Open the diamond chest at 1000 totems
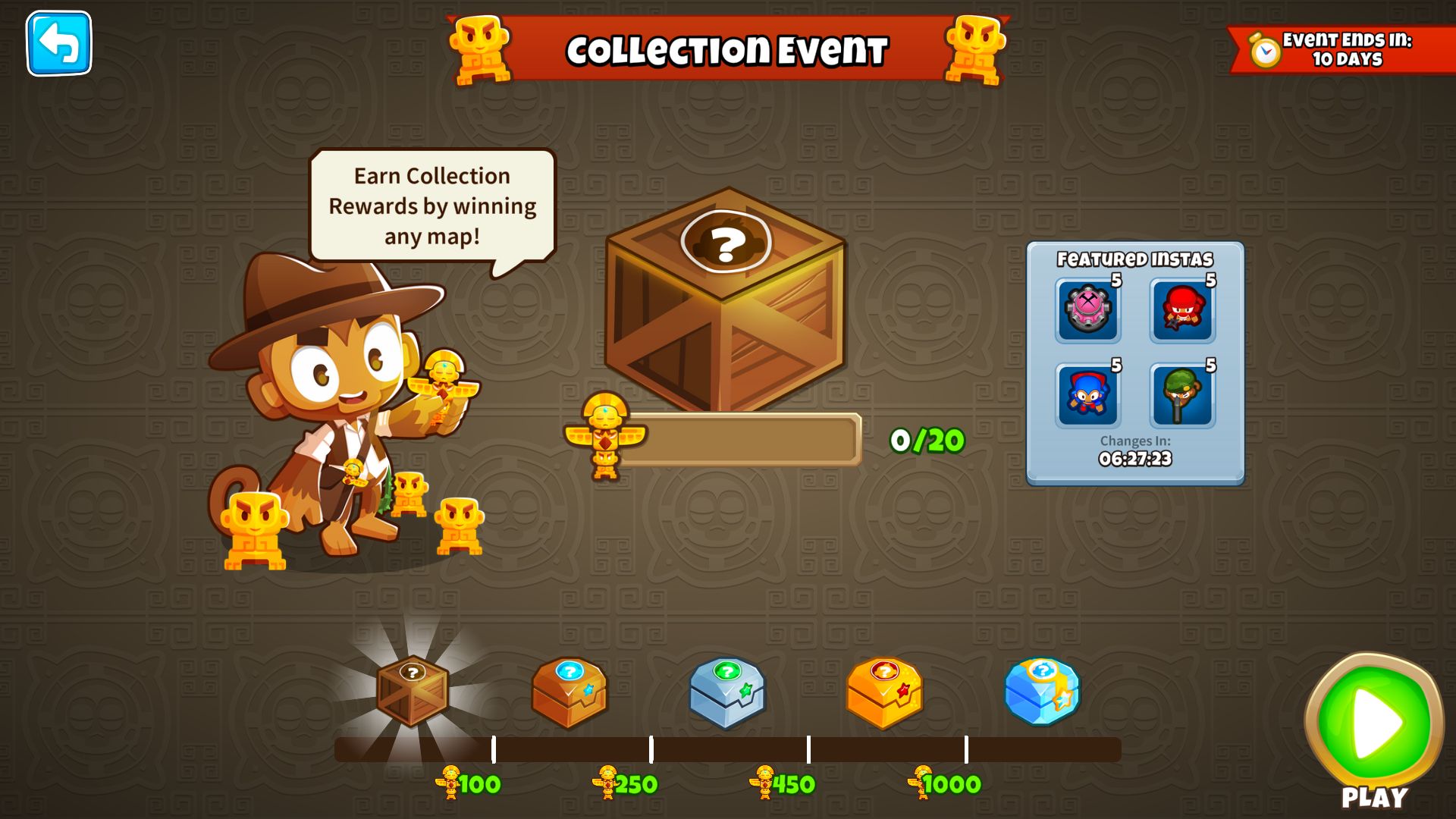Screen dimensions: 1456x819 [x=1043, y=694]
